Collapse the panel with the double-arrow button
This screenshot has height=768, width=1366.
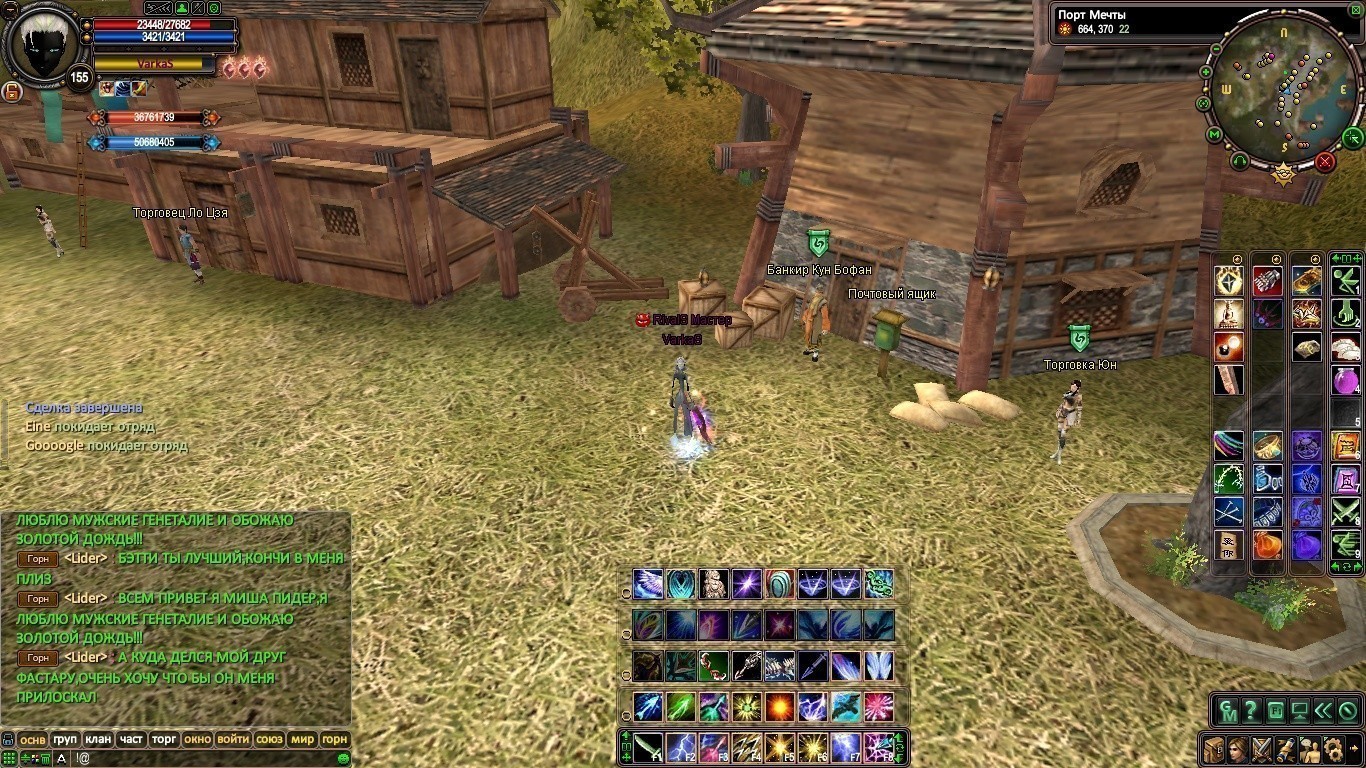coord(1323,711)
